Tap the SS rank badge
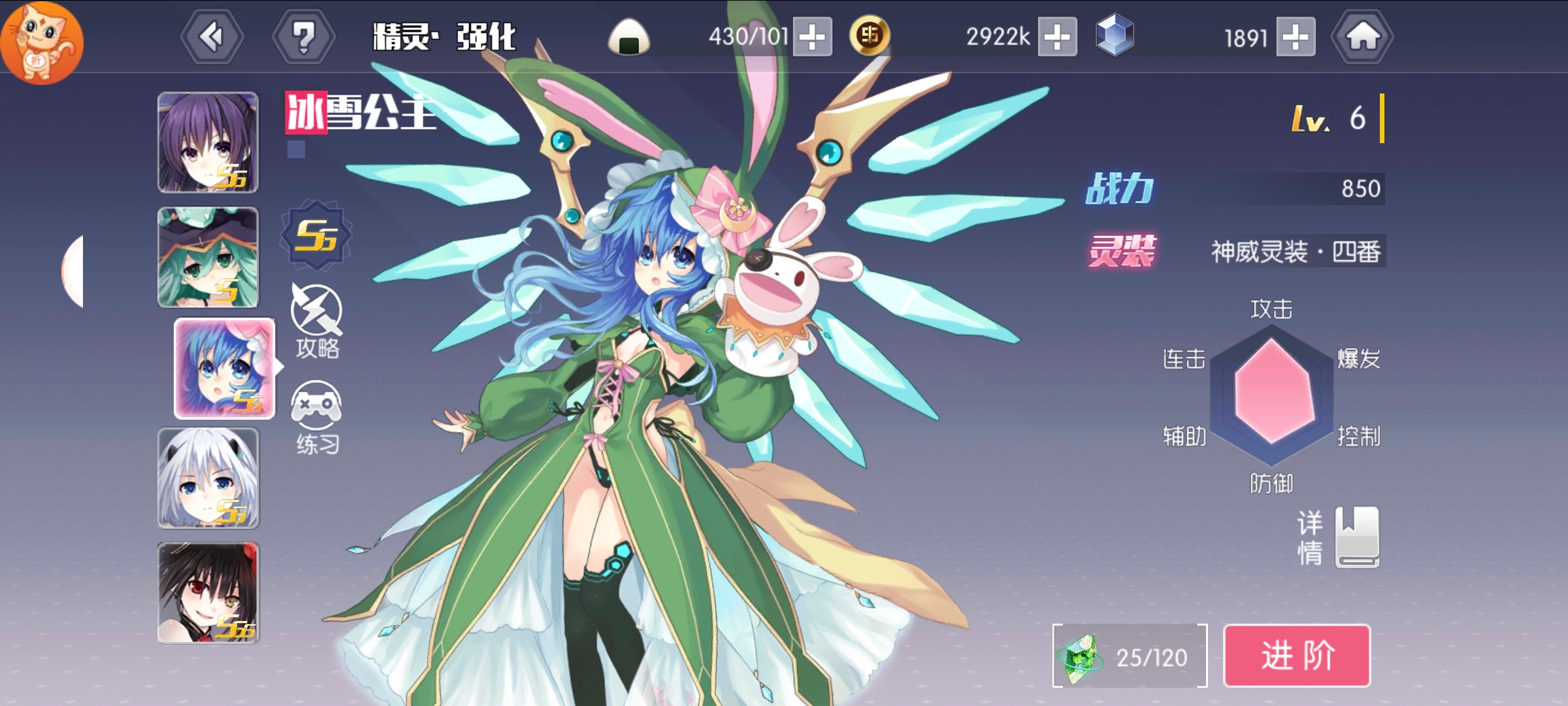This screenshot has width=1568, height=706. point(316,235)
